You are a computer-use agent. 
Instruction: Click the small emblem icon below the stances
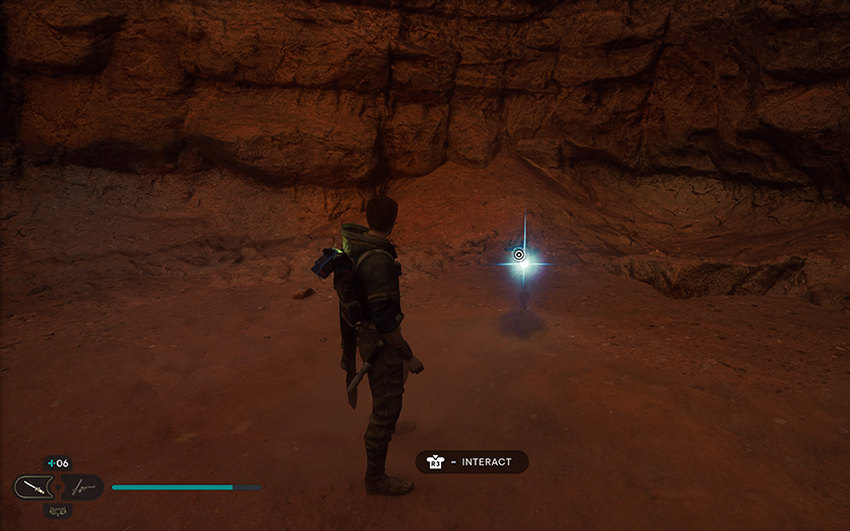click(58, 511)
